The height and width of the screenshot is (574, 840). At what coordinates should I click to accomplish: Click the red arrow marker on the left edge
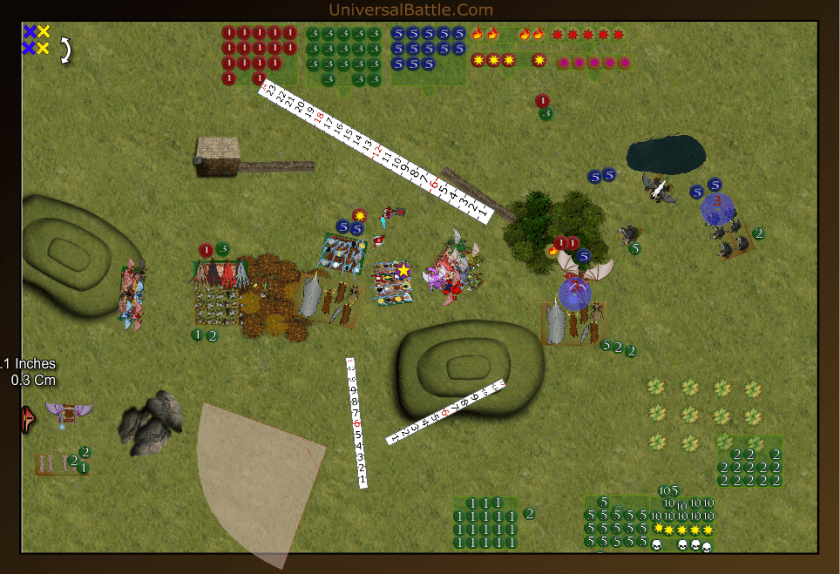click(25, 418)
